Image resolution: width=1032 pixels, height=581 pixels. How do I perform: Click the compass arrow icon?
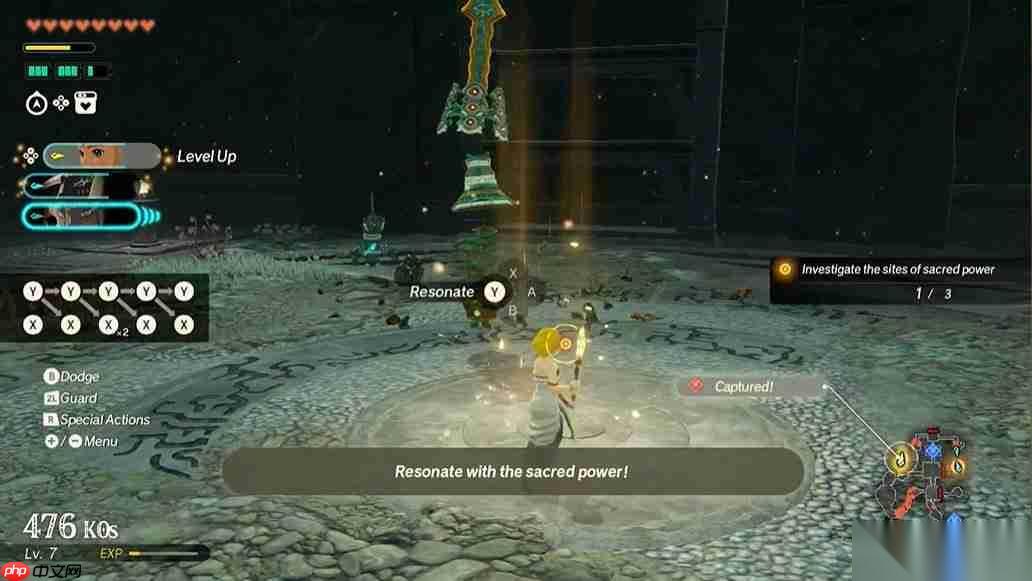point(35,103)
